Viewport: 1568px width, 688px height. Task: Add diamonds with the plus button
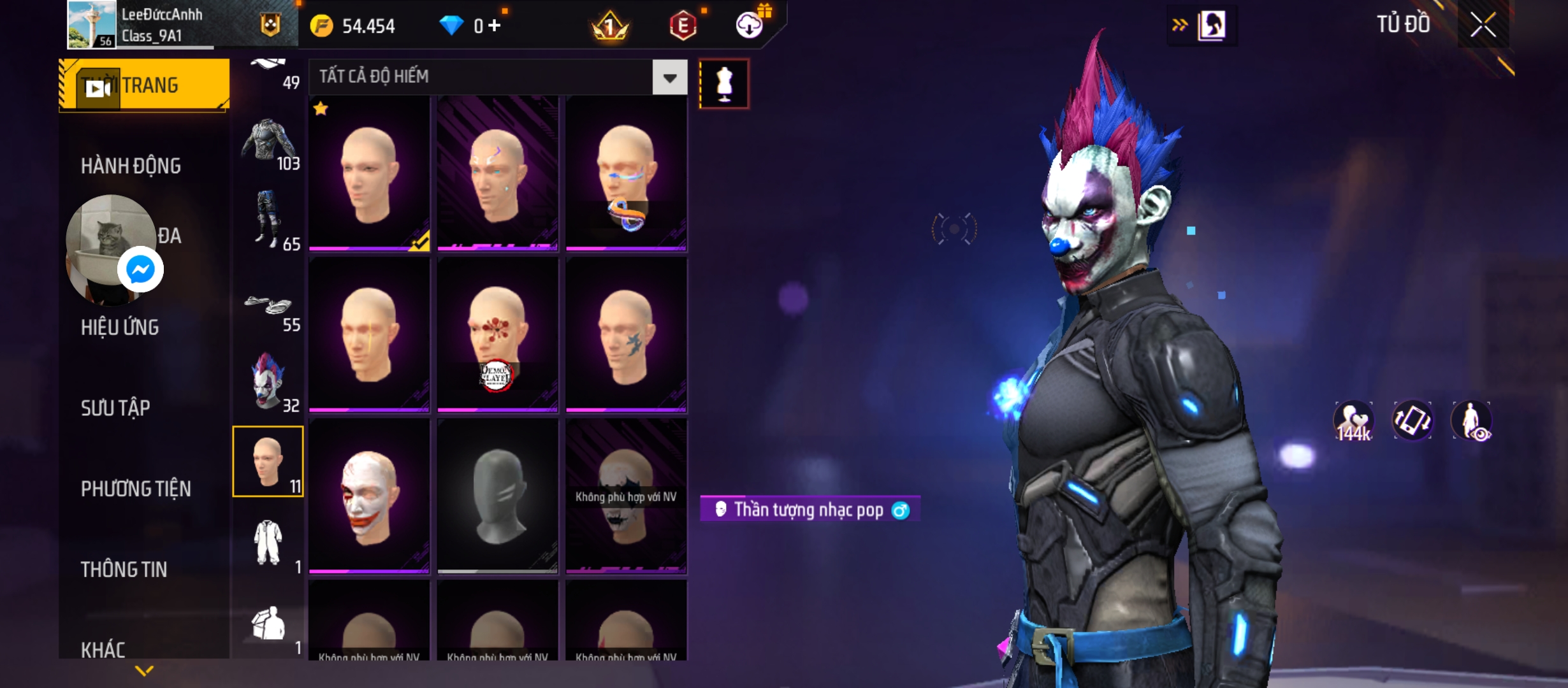[495, 25]
